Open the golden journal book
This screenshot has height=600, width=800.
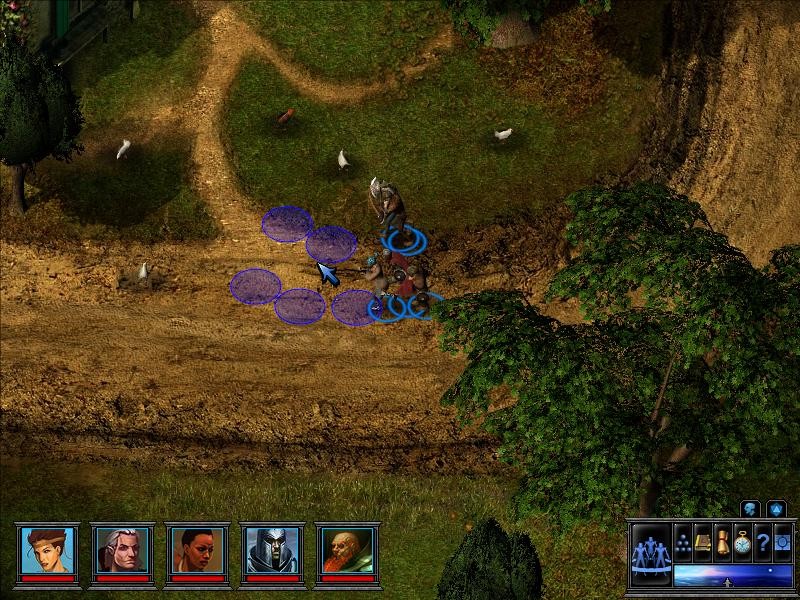coord(702,540)
